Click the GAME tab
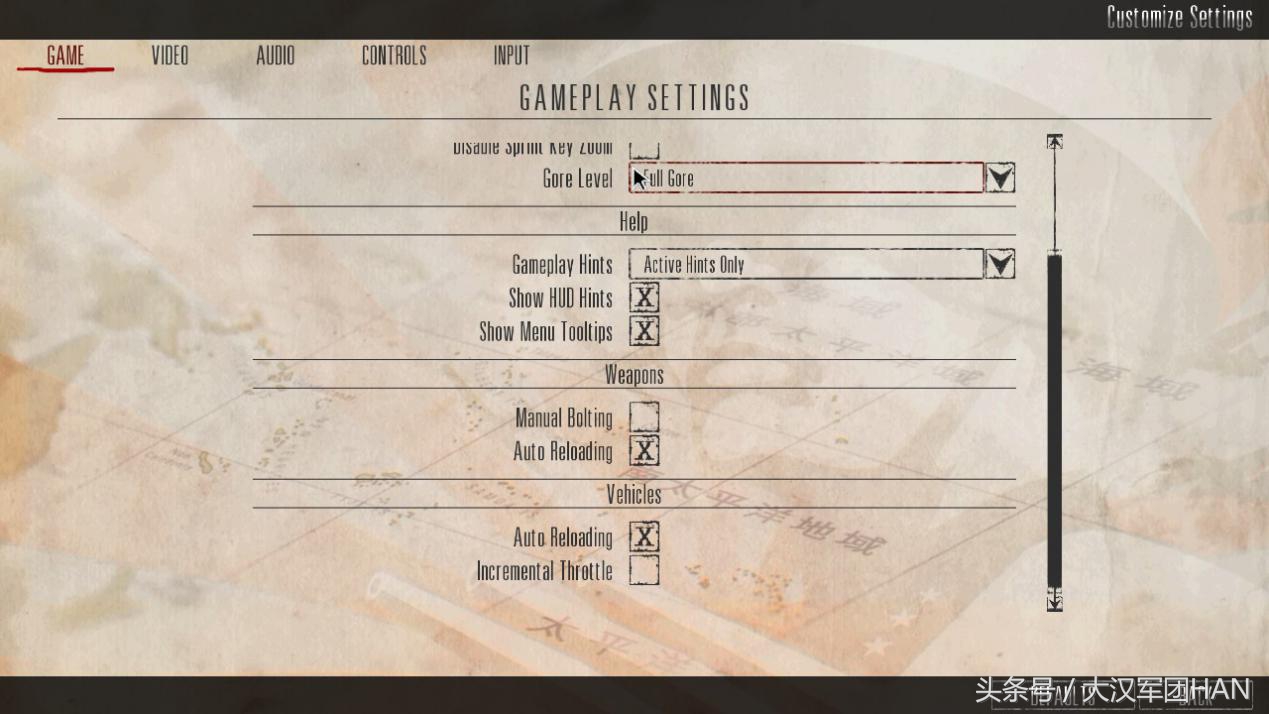This screenshot has width=1269, height=714. [66, 56]
